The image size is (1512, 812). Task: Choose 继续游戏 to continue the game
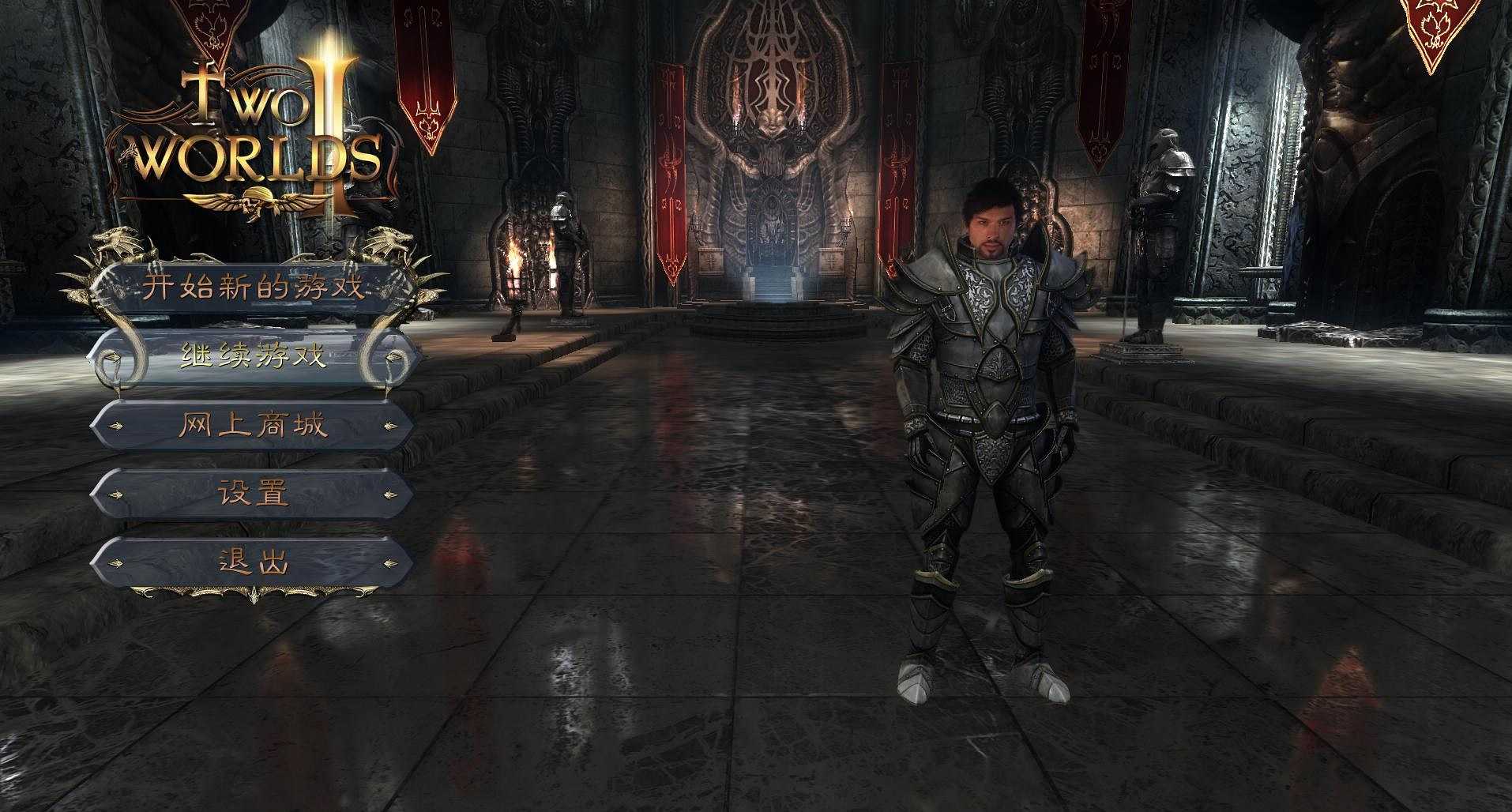point(253,356)
